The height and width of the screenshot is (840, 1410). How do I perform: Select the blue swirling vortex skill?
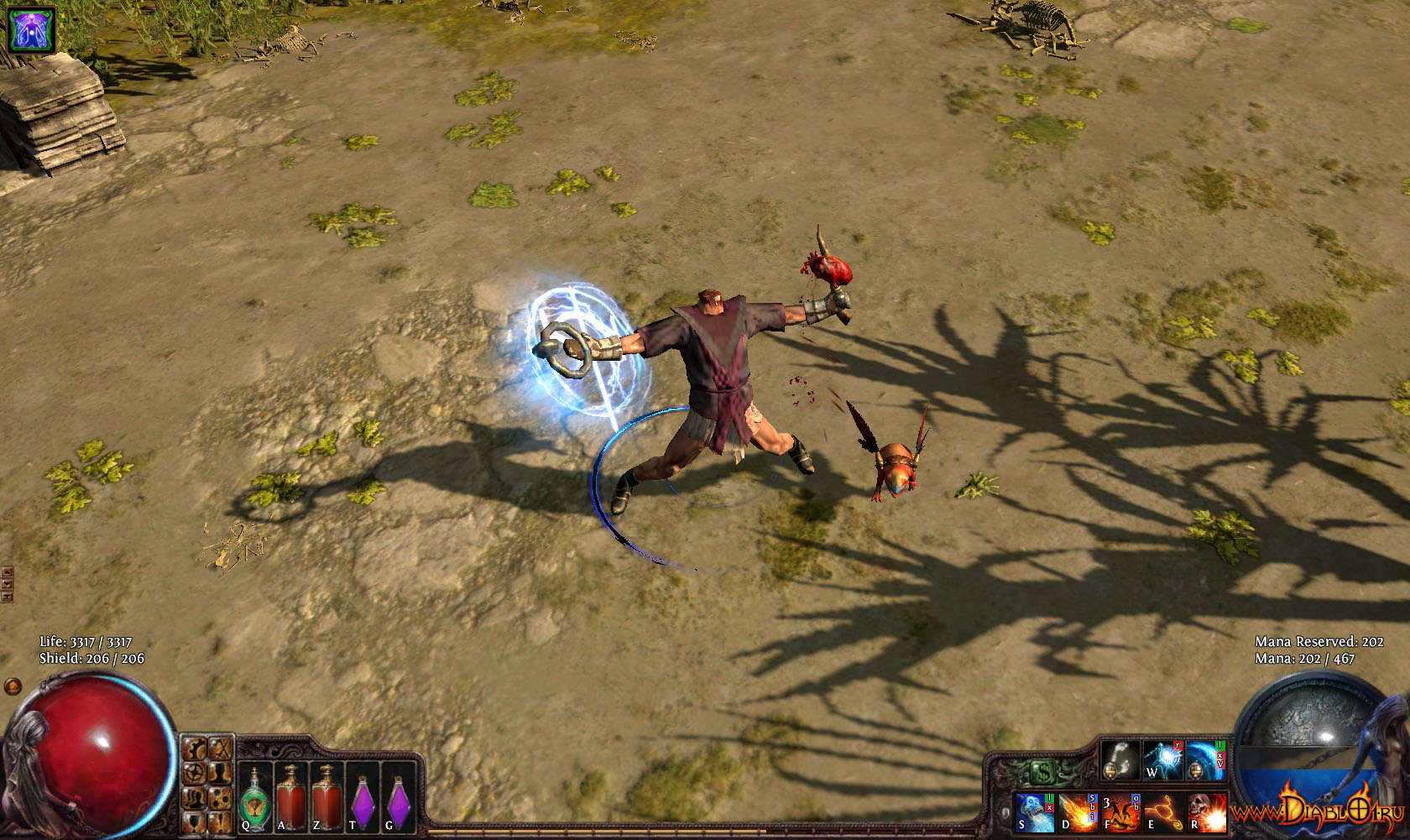[x=1204, y=759]
